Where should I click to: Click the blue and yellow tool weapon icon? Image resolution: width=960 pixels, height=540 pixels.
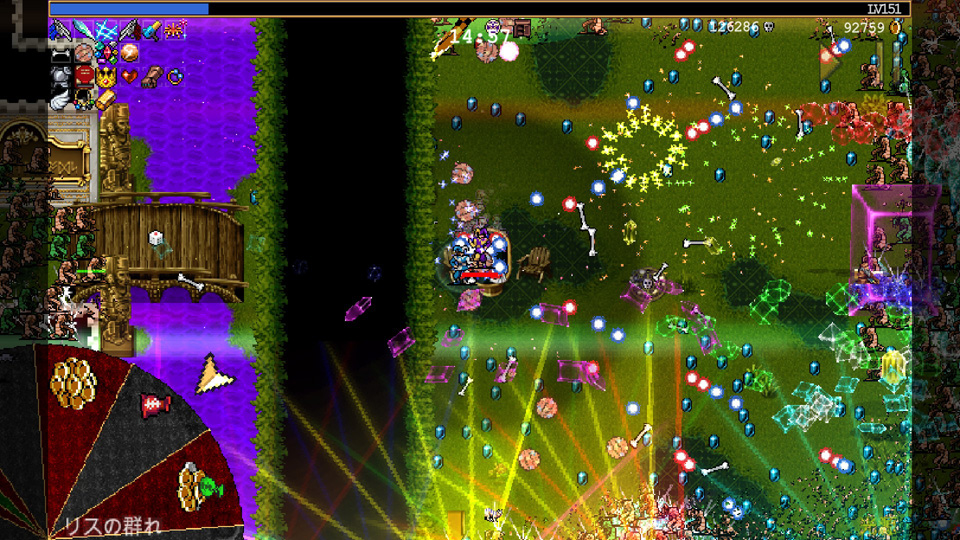152,30
